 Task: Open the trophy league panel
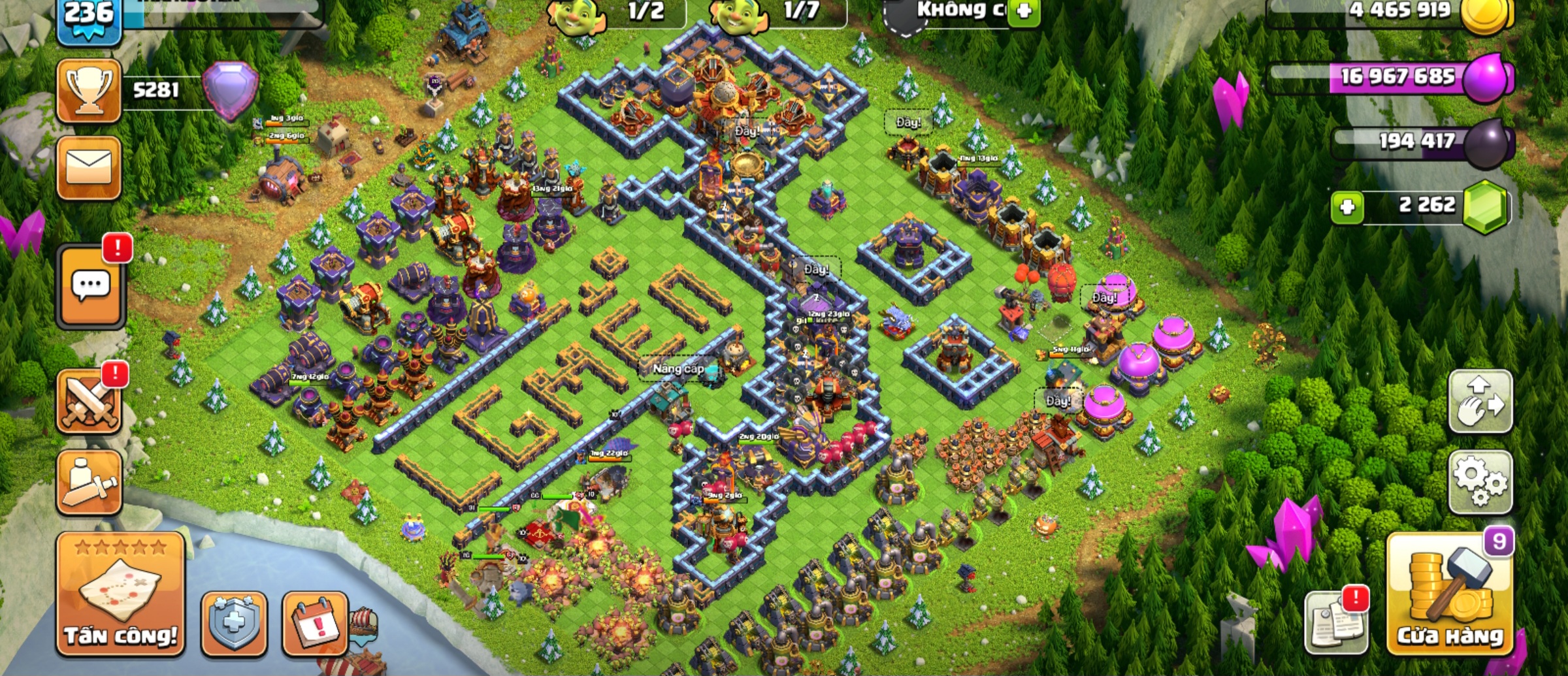(89, 90)
